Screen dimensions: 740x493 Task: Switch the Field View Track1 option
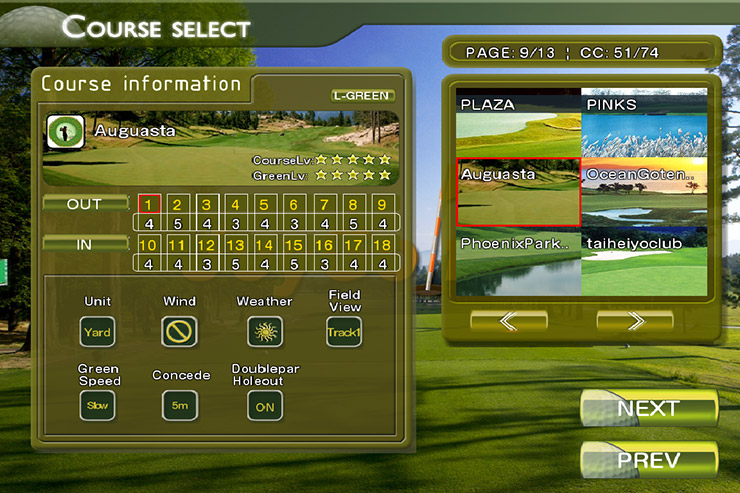(x=344, y=331)
